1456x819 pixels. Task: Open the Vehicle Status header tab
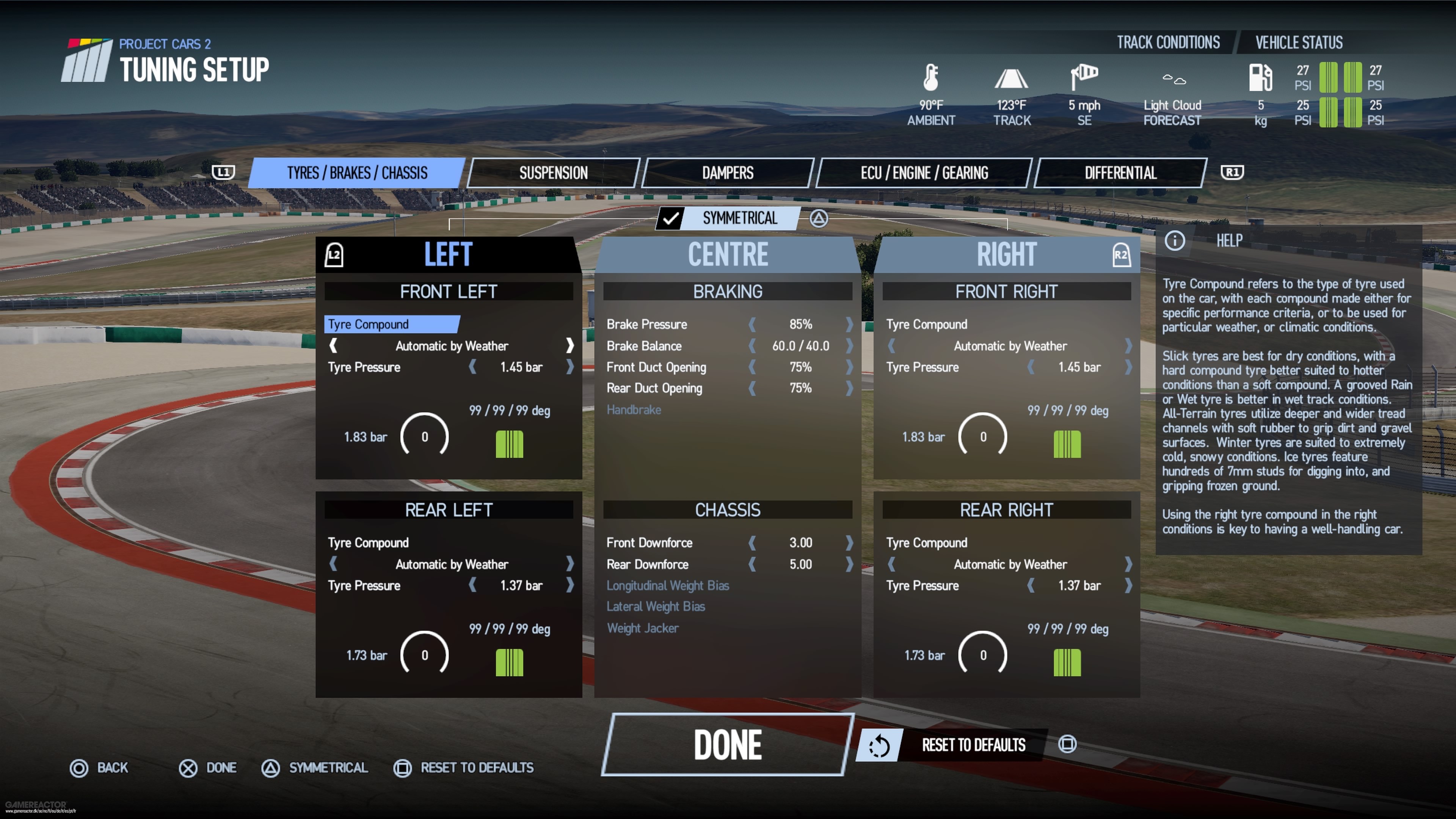pos(1299,42)
